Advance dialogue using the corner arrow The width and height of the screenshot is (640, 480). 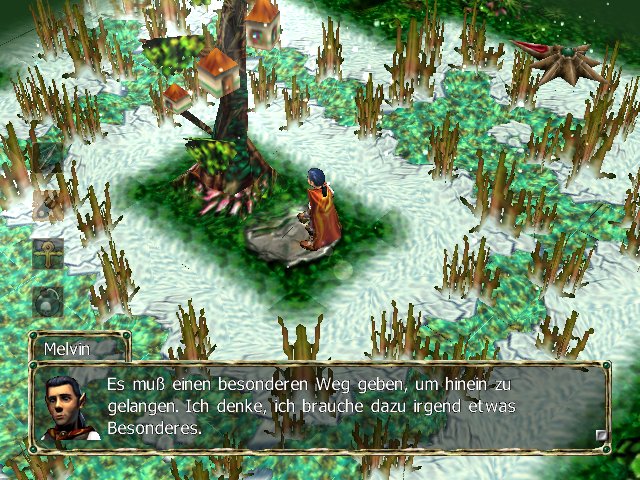pos(601,434)
